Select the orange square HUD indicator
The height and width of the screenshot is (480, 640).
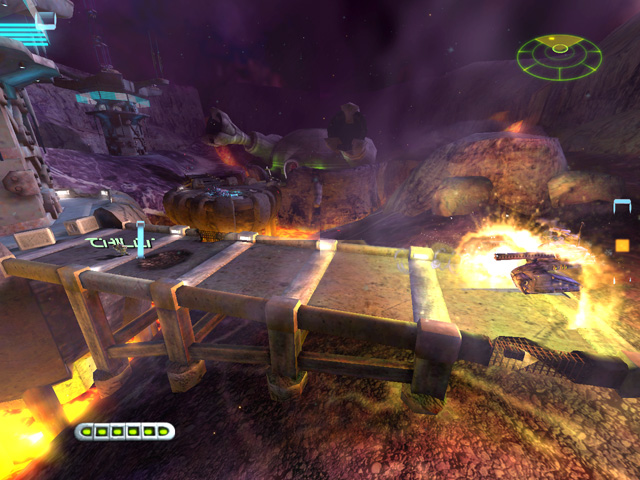coord(622,245)
